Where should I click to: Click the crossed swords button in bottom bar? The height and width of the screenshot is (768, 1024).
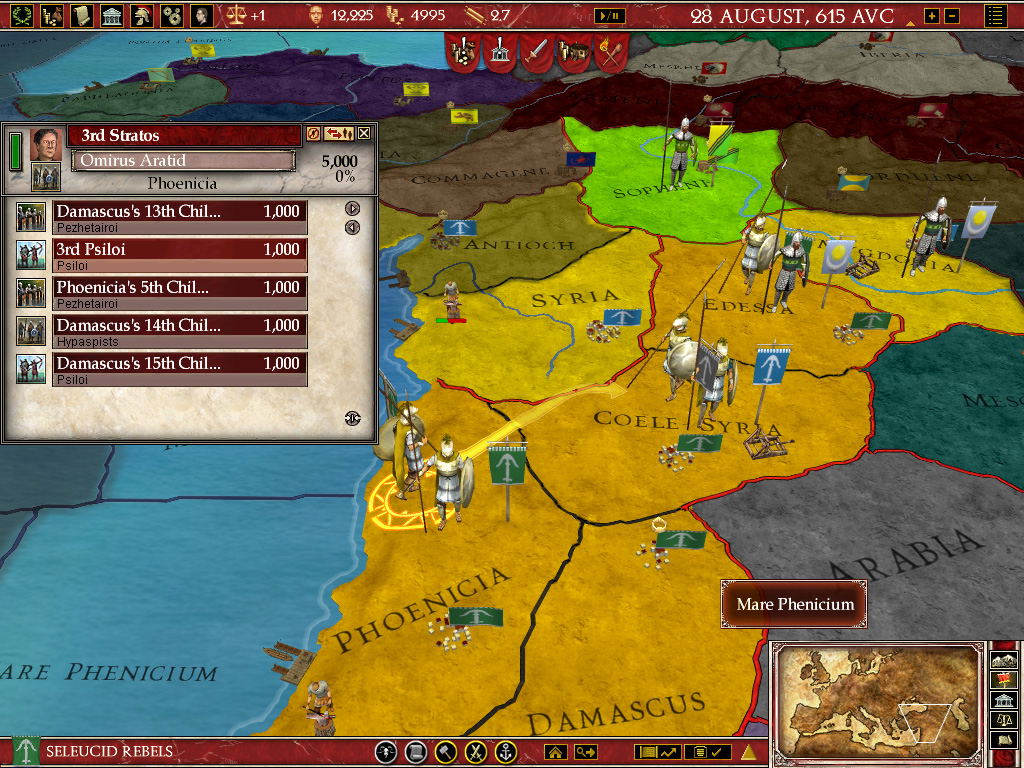click(478, 752)
